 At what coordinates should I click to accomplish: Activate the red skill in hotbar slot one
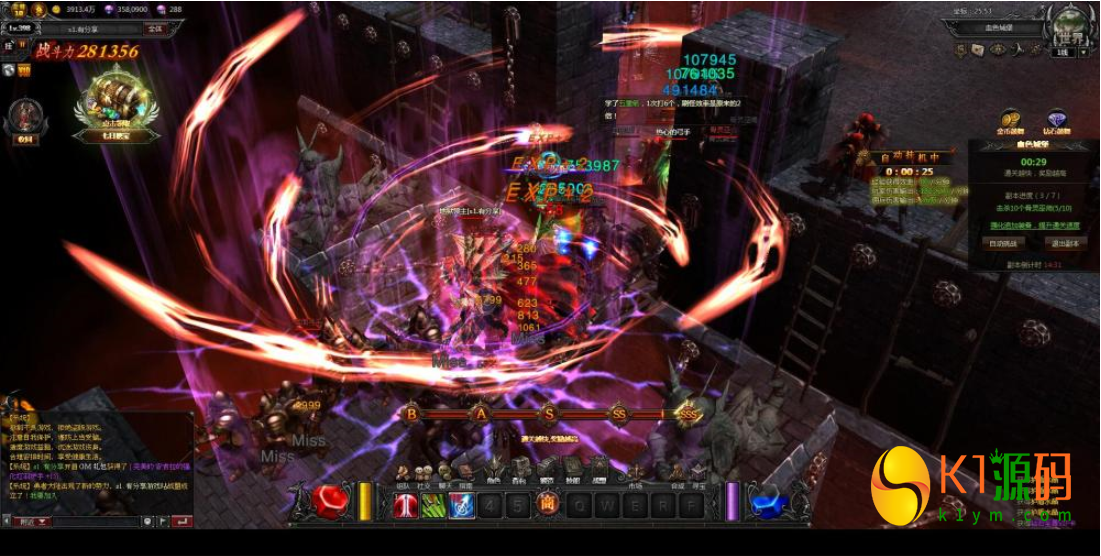(406, 505)
